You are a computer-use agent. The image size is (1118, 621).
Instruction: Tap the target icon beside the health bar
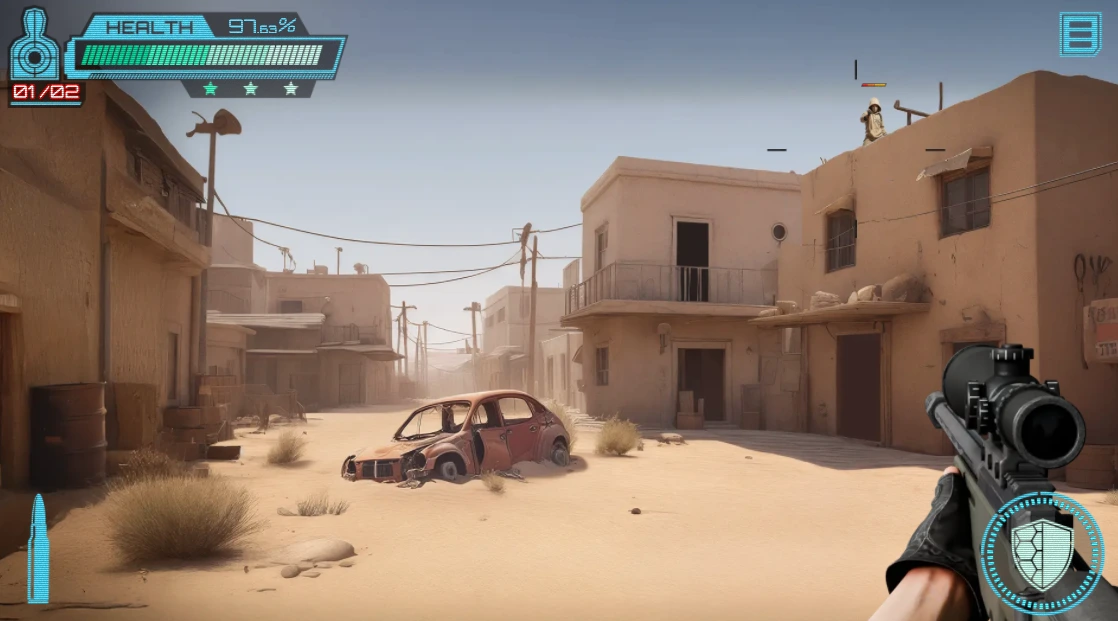(35, 46)
